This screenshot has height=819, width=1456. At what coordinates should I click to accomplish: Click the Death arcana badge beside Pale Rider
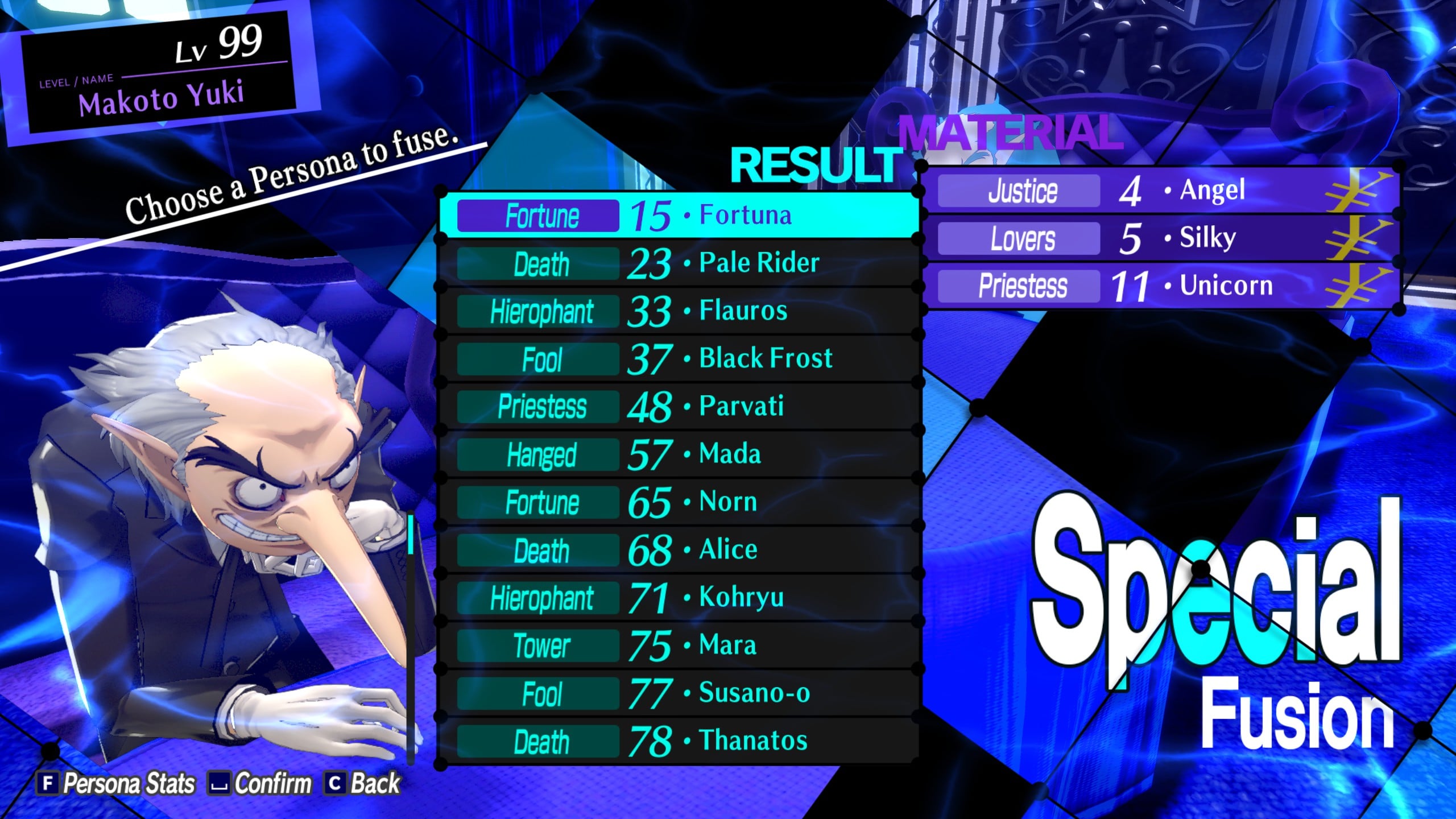[x=537, y=263]
